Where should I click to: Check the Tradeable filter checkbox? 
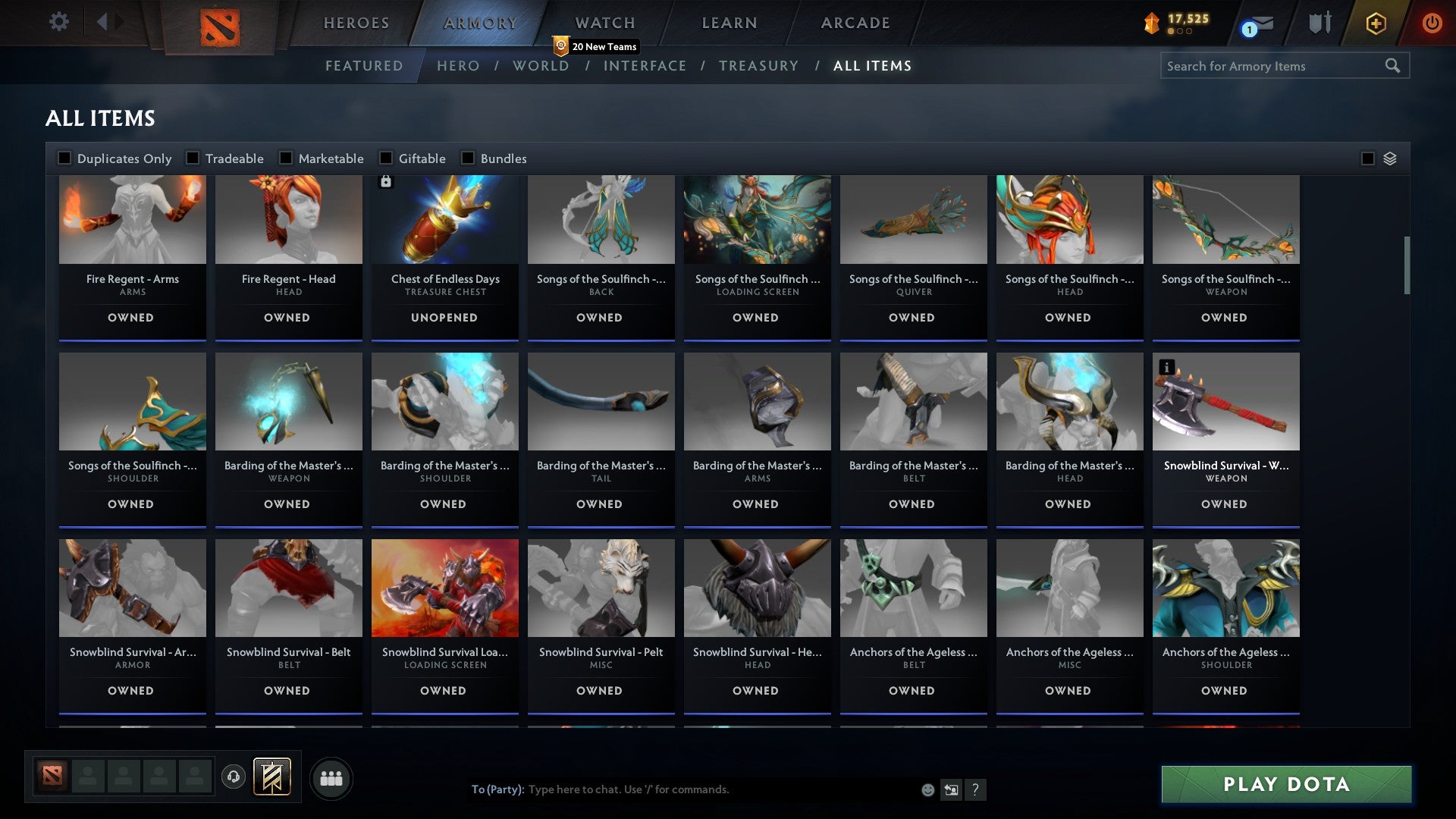(x=194, y=158)
